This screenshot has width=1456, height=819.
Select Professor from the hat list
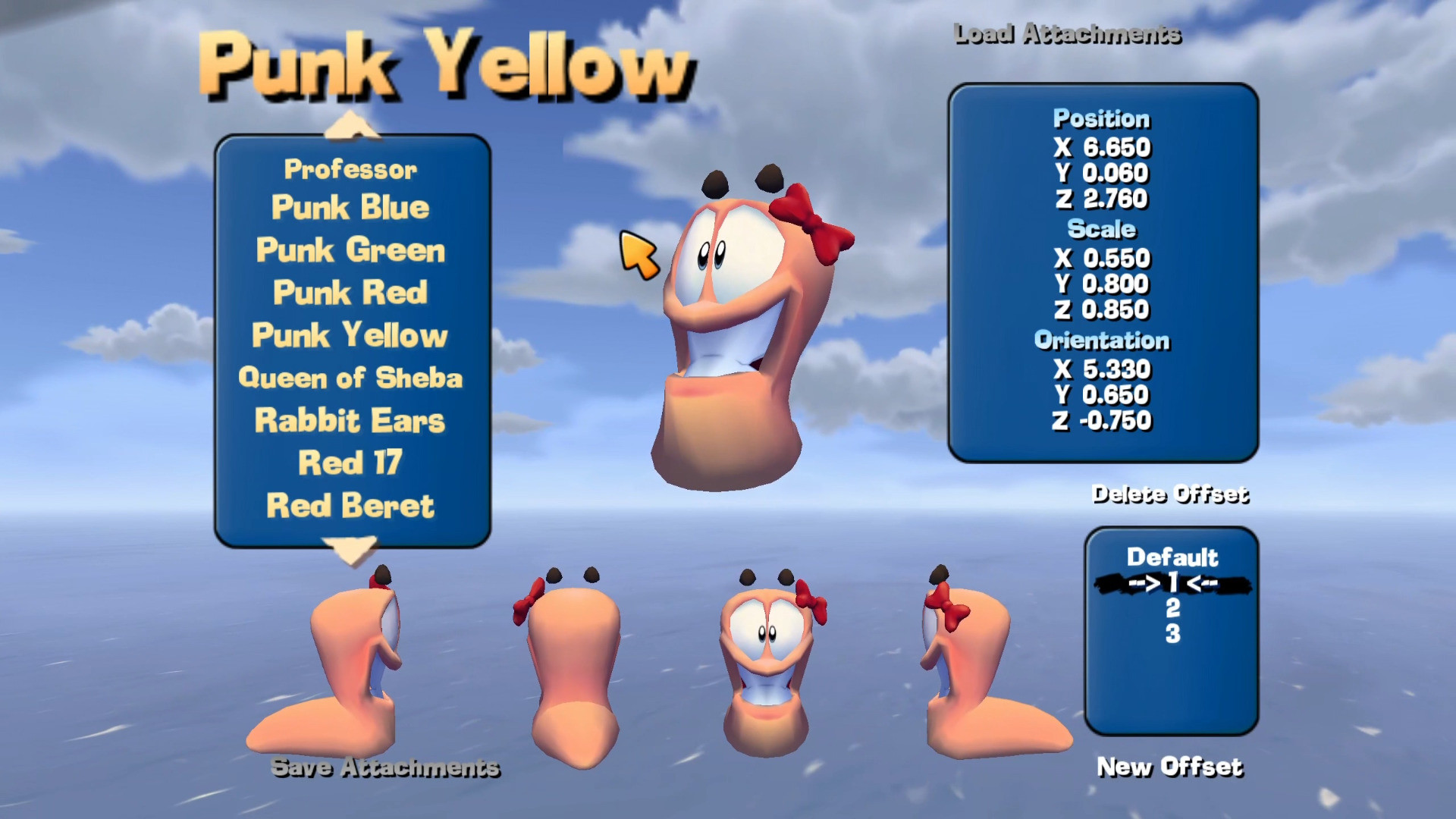(x=350, y=169)
